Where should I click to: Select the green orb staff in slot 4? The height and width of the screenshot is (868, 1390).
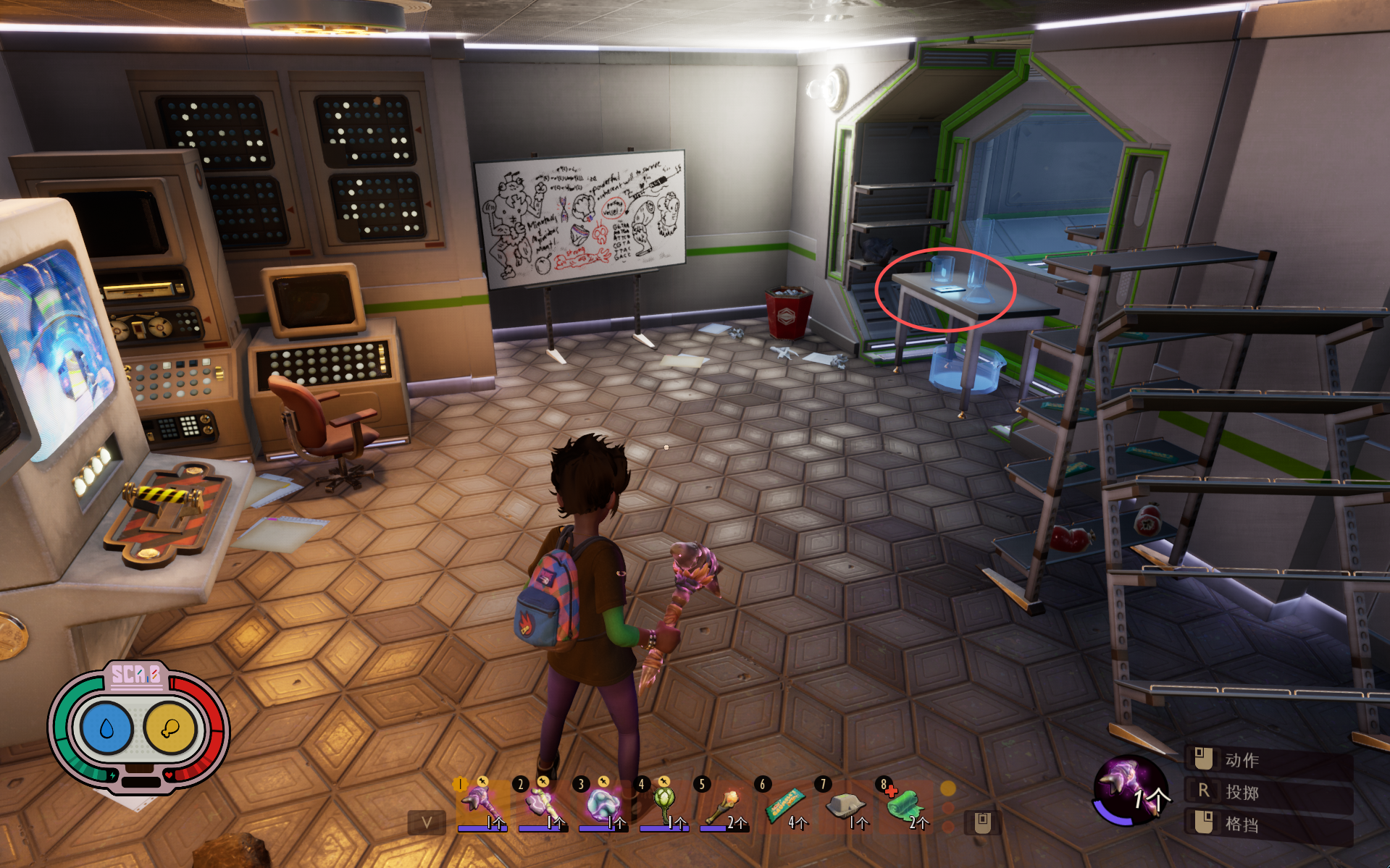(x=663, y=805)
